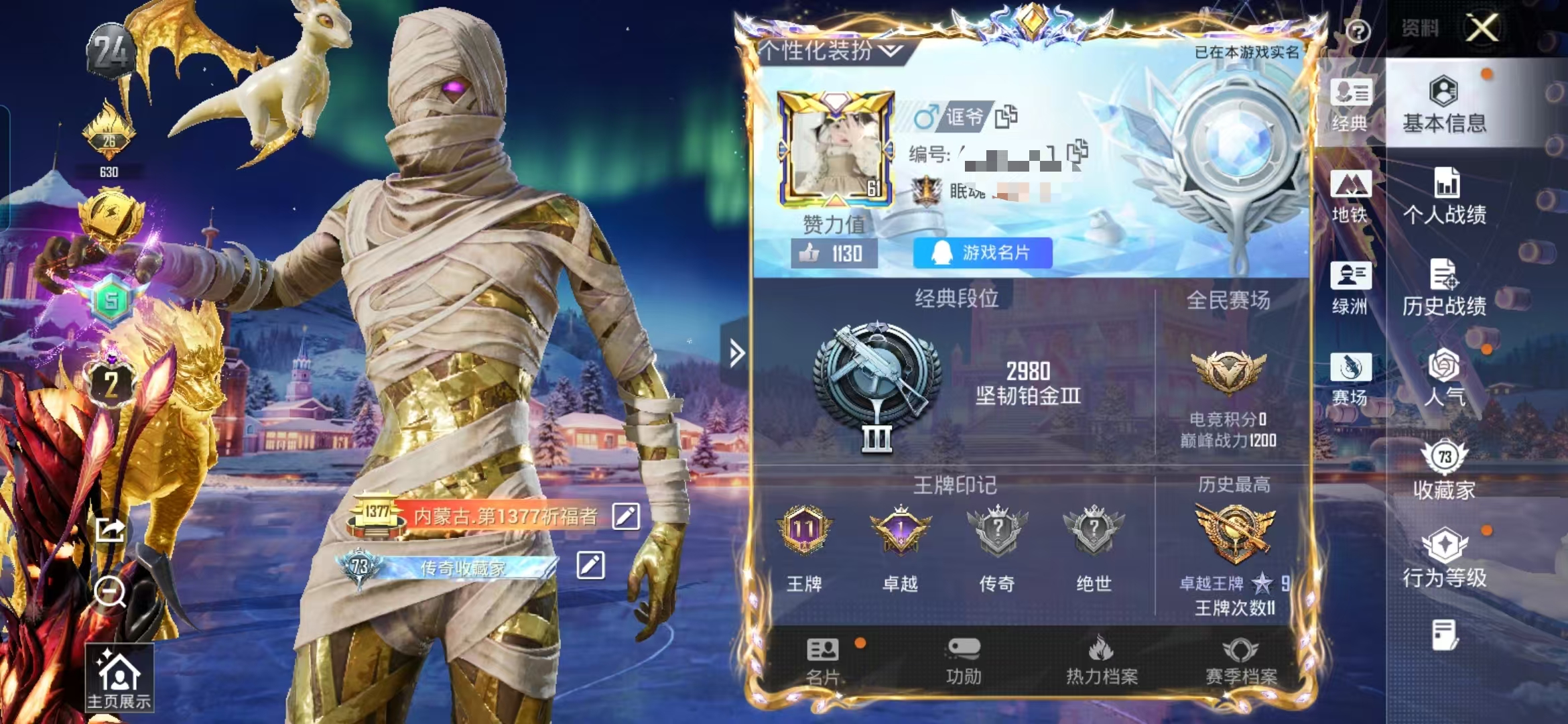Tap the 1130 thumbs-up like button
Image resolution: width=1568 pixels, height=724 pixels.
point(834,254)
